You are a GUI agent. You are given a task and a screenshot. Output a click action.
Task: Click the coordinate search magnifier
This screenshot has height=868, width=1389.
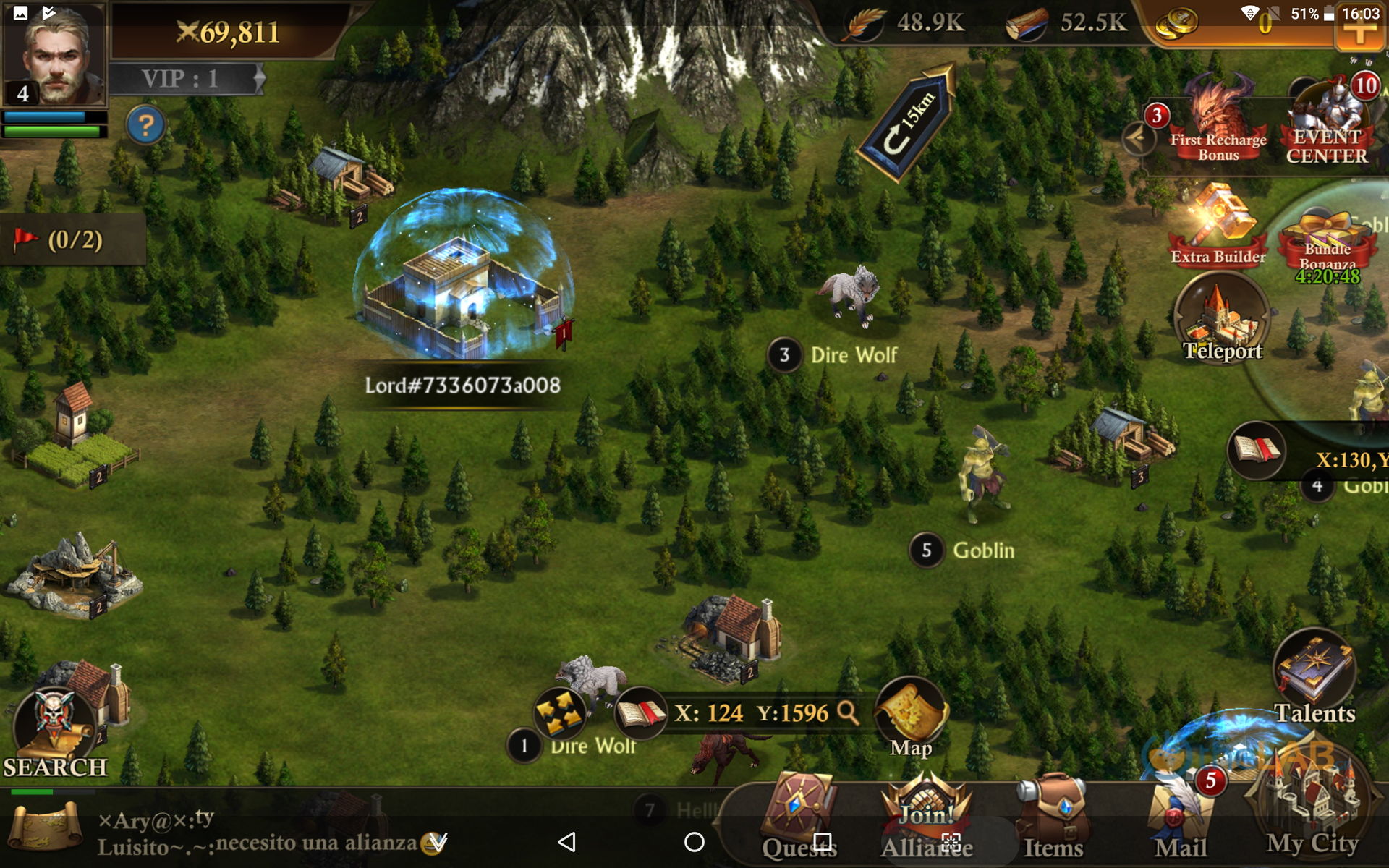coord(848,712)
